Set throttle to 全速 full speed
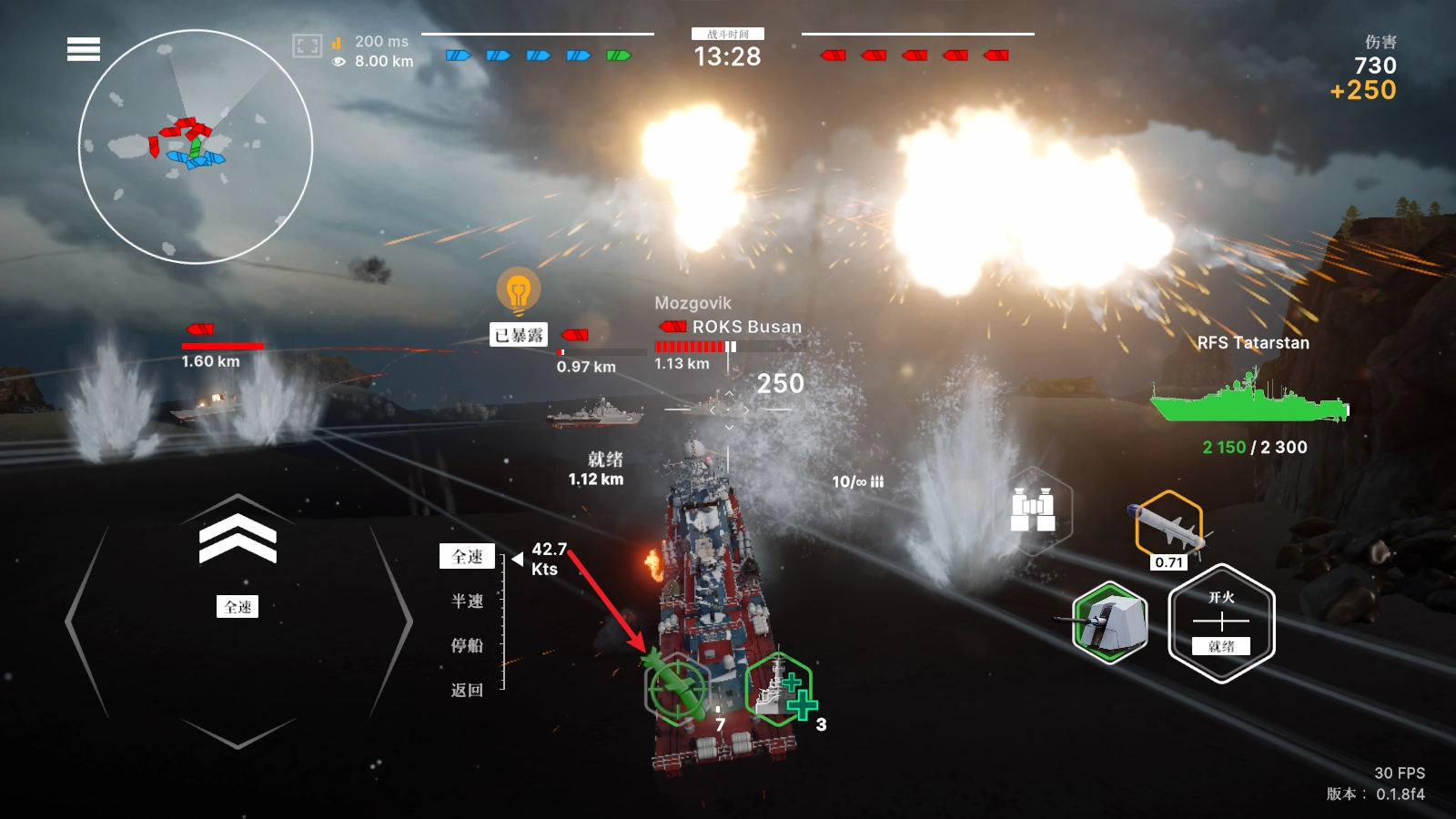 (468, 556)
